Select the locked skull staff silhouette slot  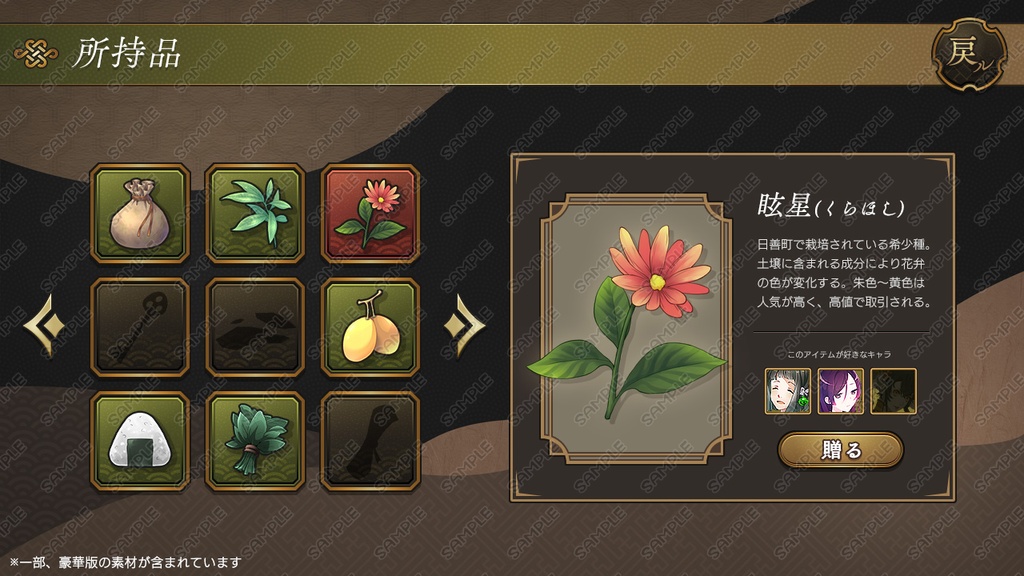[x=140, y=328]
